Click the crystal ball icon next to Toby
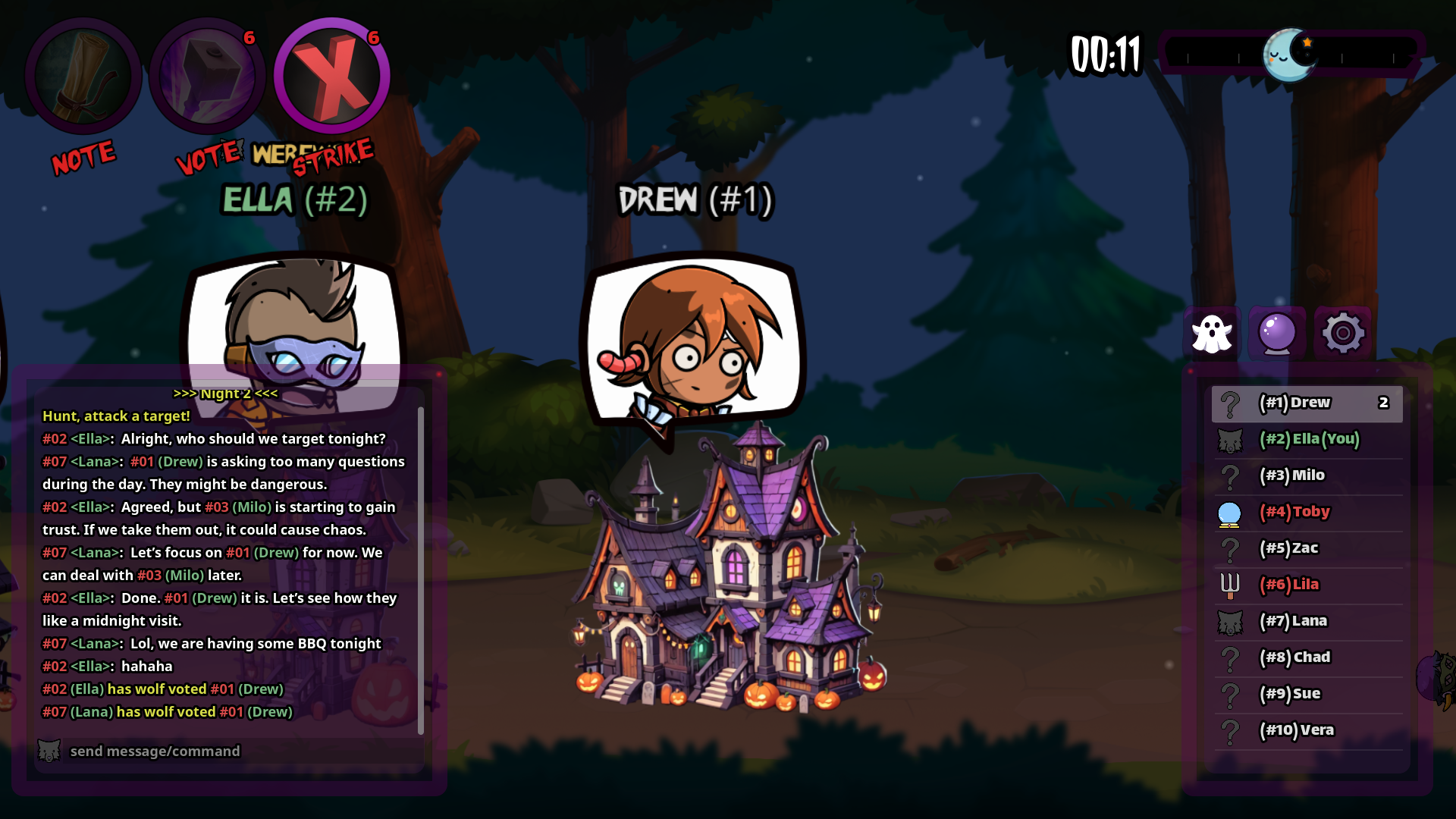1456x819 pixels. (x=1230, y=512)
